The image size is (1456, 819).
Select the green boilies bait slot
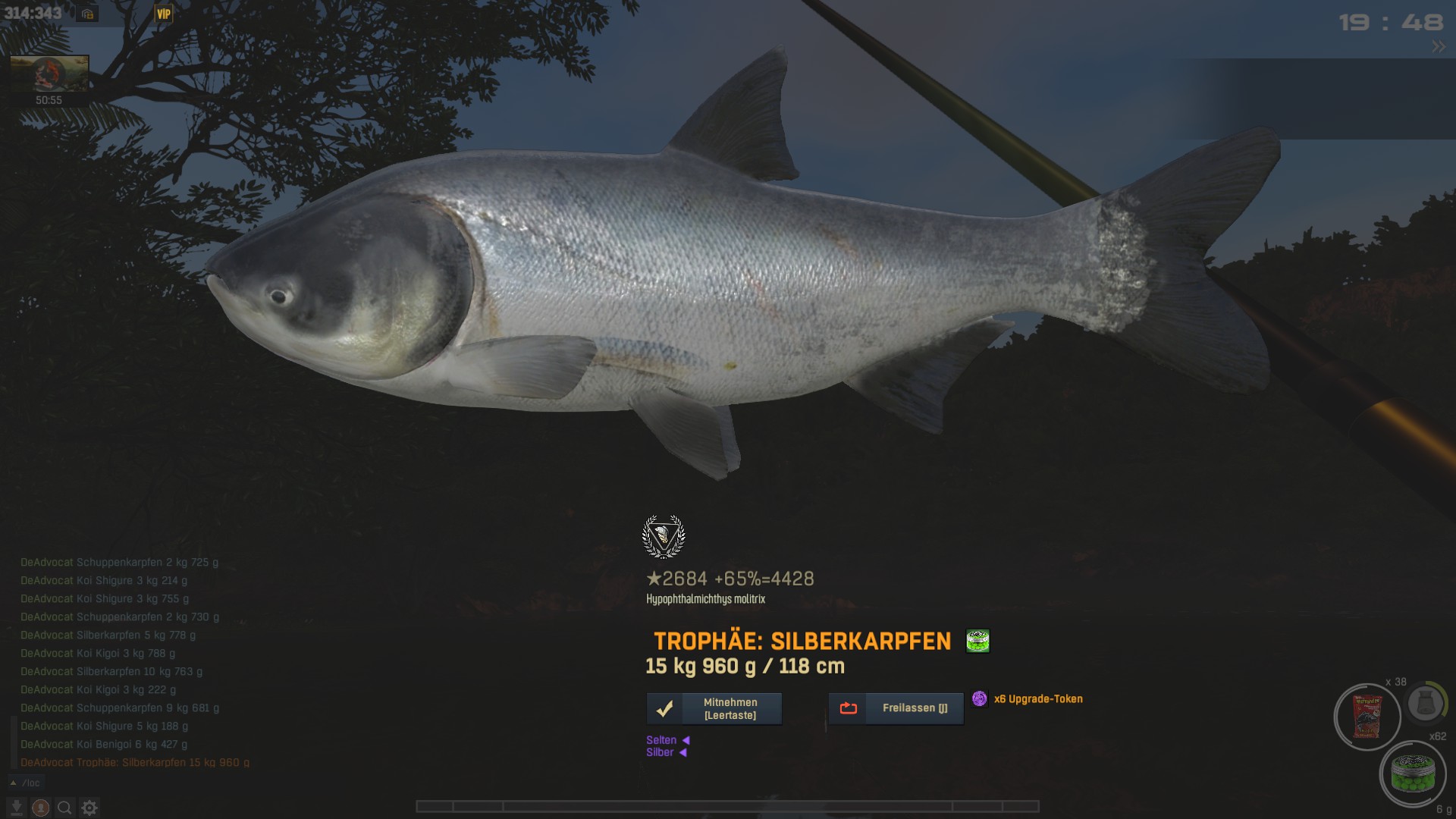[x=1412, y=774]
